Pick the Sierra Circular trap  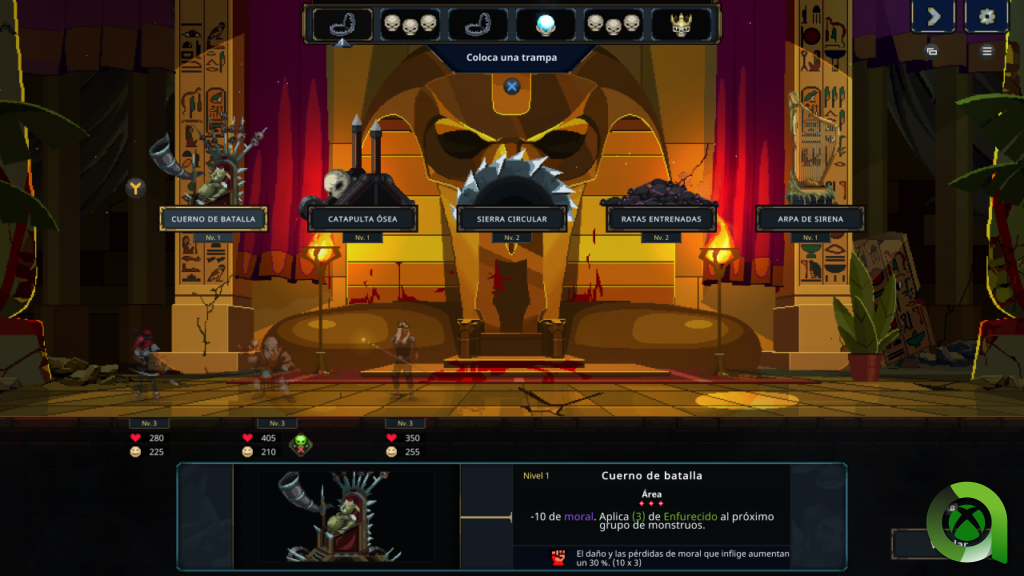tap(511, 218)
